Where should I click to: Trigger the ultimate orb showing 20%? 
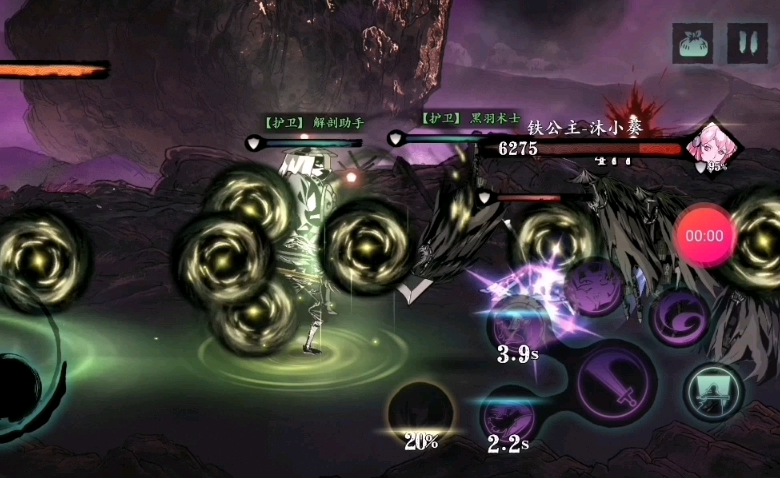tap(421, 412)
